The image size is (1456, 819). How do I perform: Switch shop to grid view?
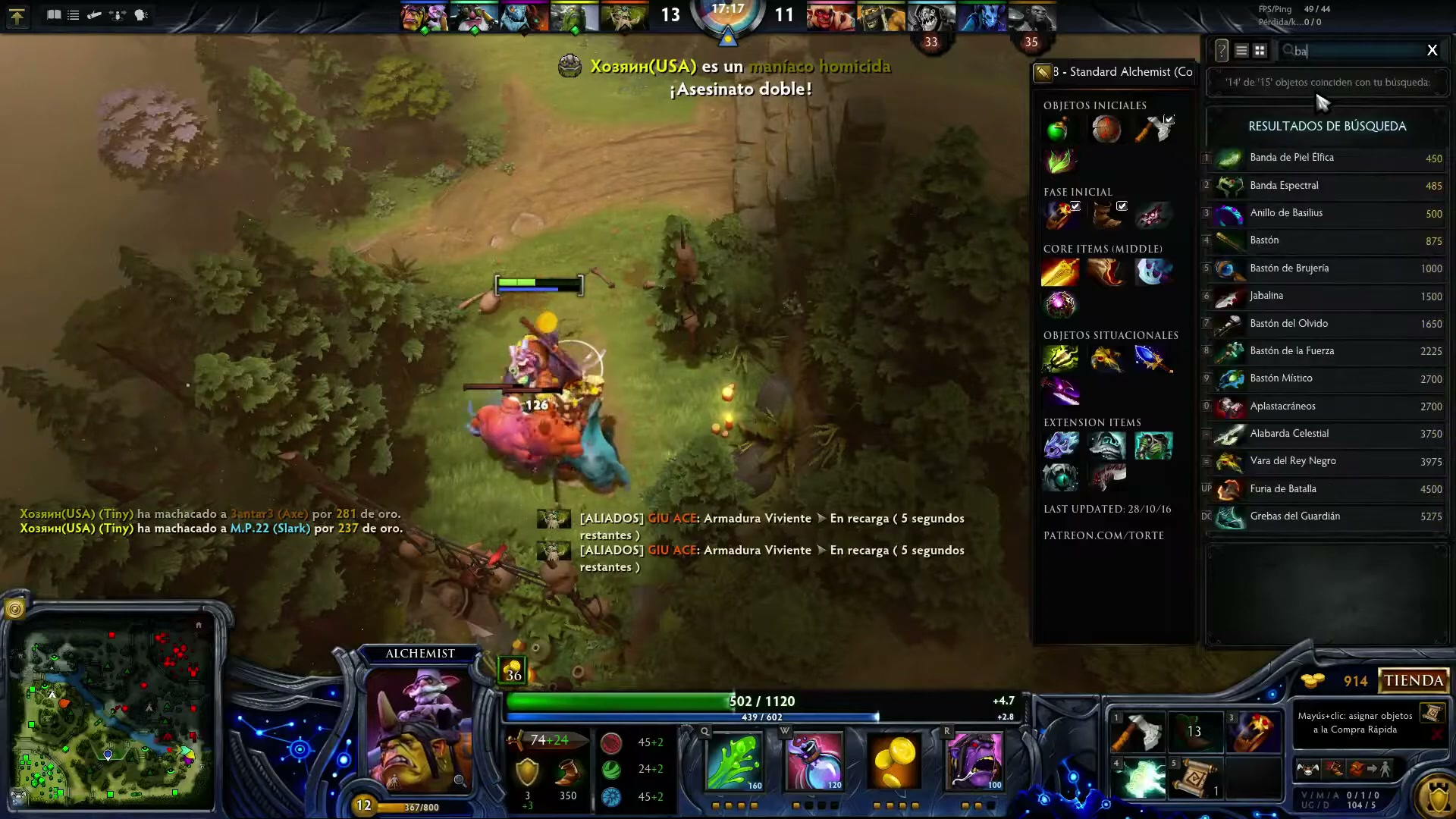click(x=1260, y=51)
